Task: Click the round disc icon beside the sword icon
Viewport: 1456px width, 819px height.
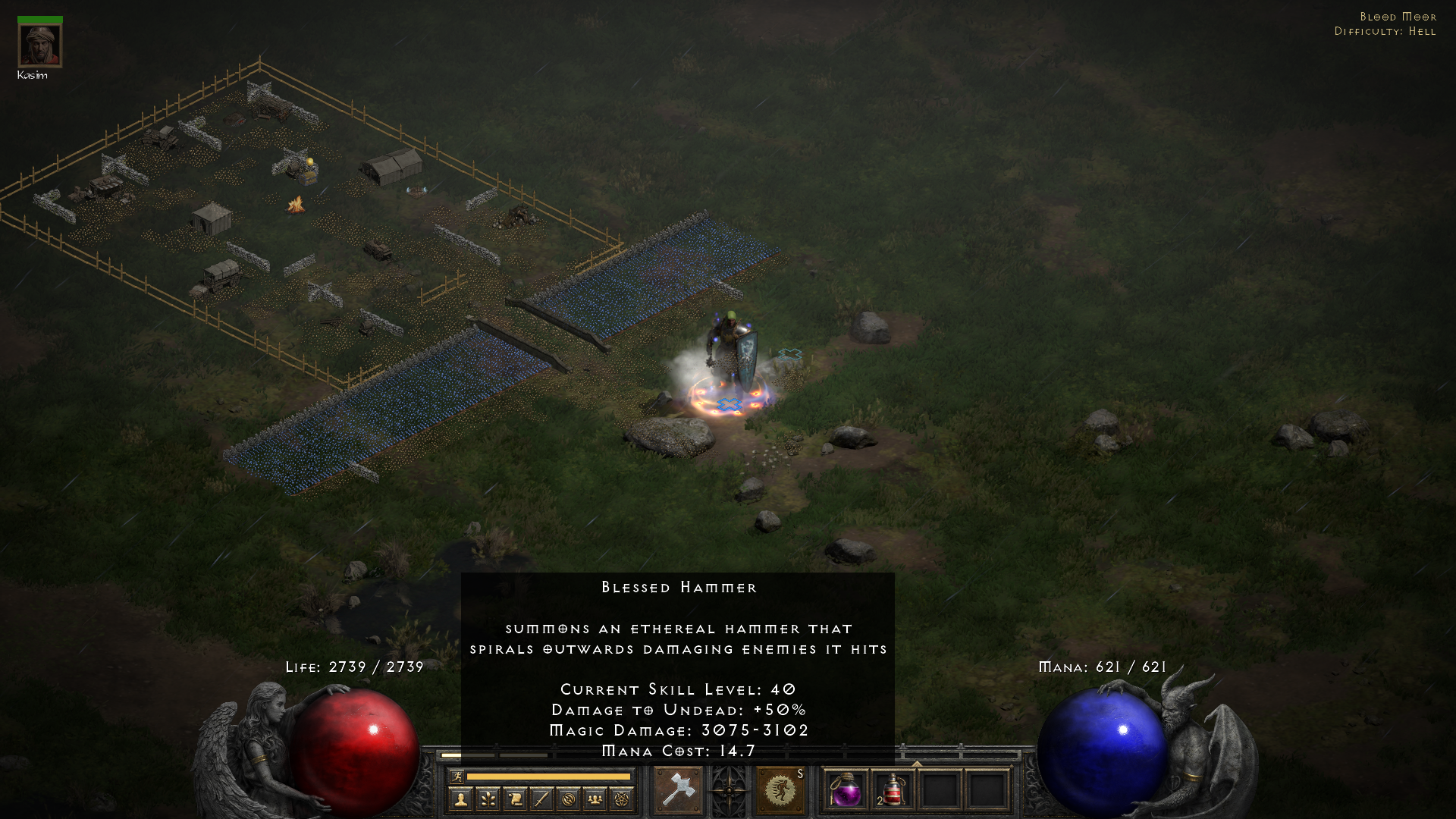Action: (569, 800)
